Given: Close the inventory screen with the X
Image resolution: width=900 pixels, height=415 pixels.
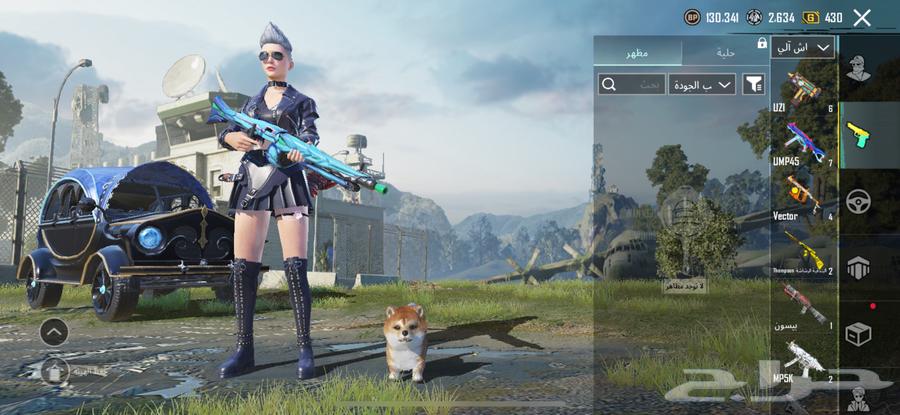Looking at the screenshot, I should (862, 17).
